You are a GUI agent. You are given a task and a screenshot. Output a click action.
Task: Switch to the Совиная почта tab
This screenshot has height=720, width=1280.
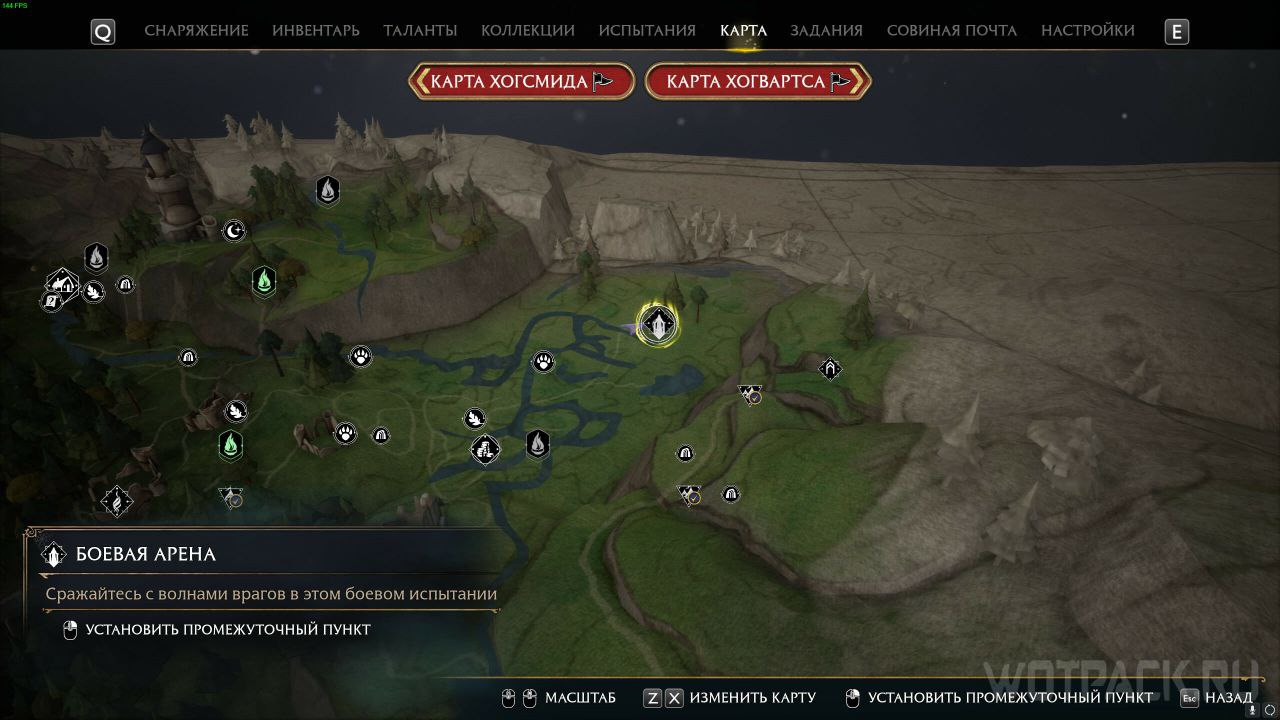pos(952,30)
